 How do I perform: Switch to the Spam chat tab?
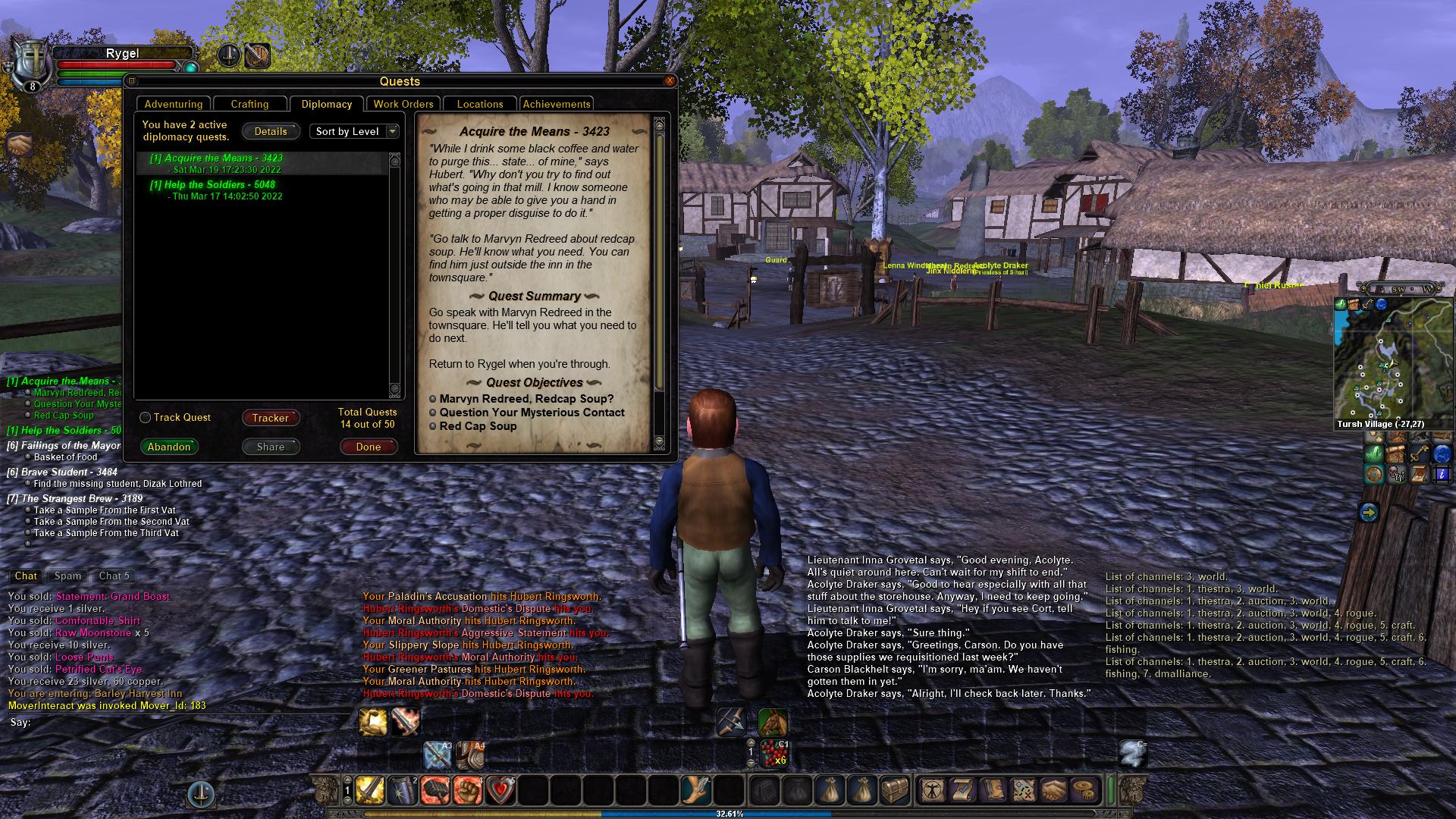pyautogui.click(x=67, y=576)
